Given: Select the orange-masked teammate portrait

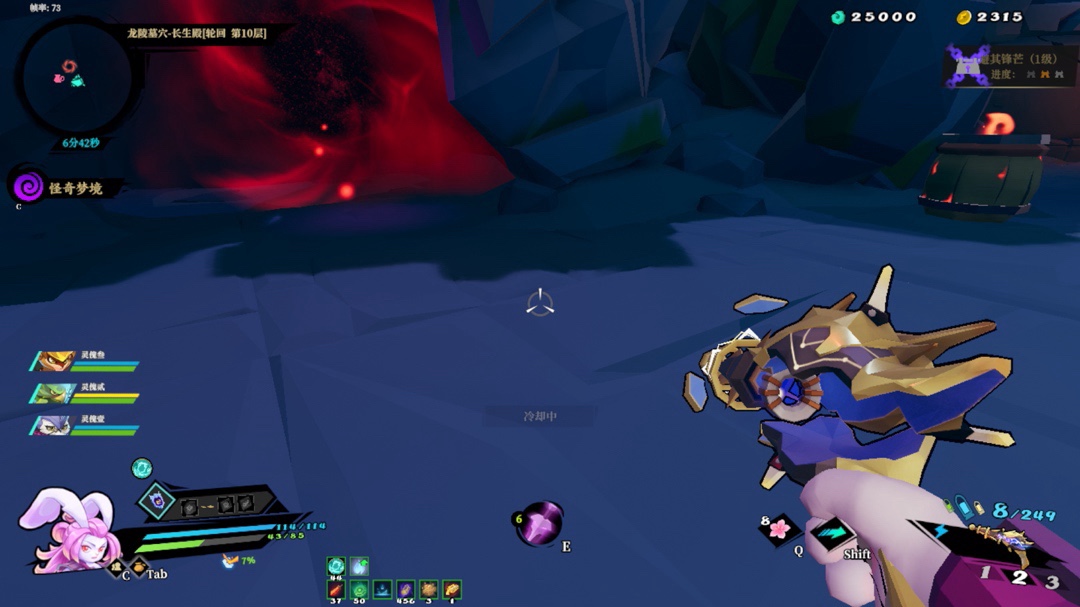Looking at the screenshot, I should coord(54,361).
